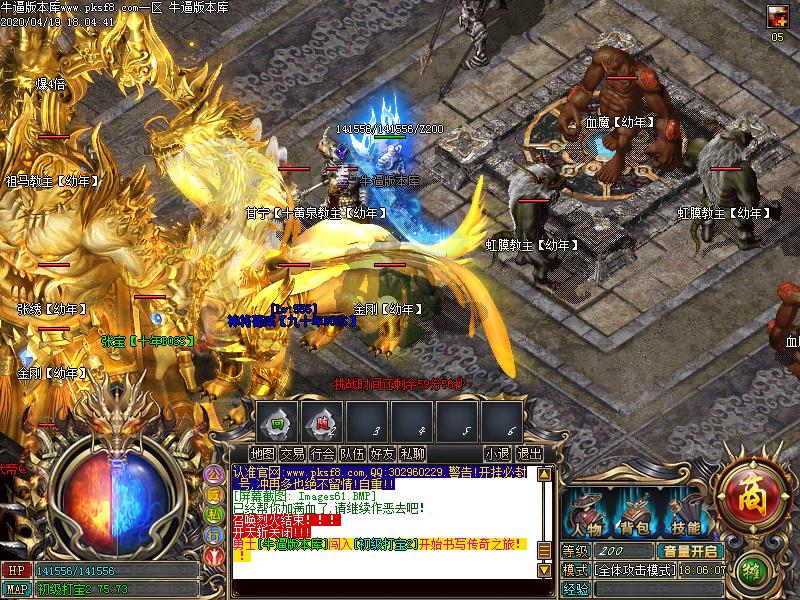The image size is (800, 600).
Task: Select the 行 guild chat channel icon
Action: (x=214, y=534)
